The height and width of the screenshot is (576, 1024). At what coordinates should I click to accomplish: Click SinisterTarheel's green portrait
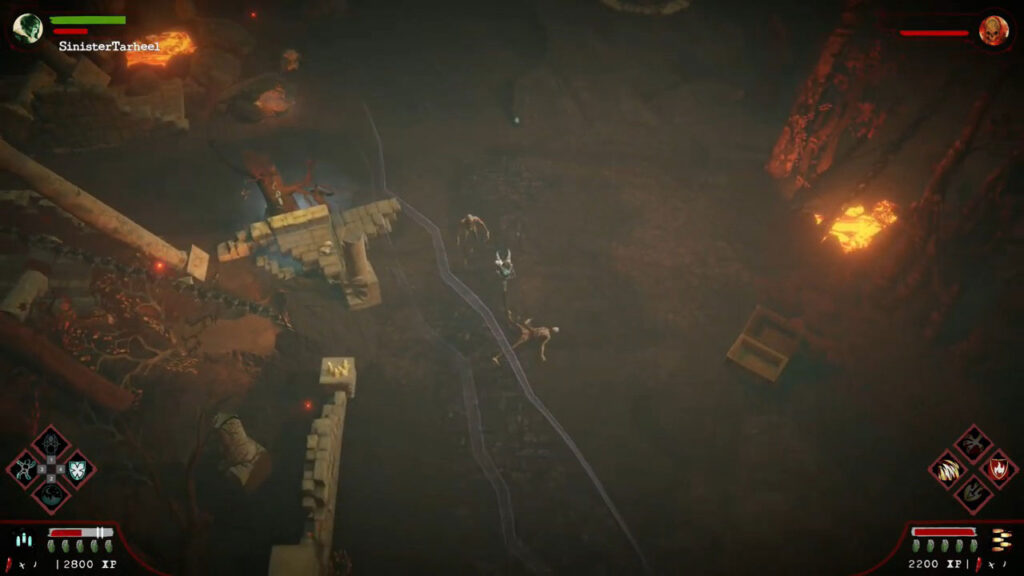pyautogui.click(x=27, y=27)
